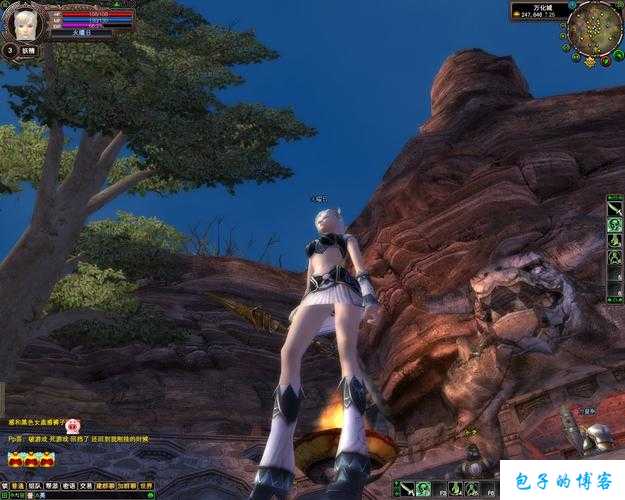This screenshot has height=500, width=625.
Task: Focus the chat text input box
Action: 90,495
